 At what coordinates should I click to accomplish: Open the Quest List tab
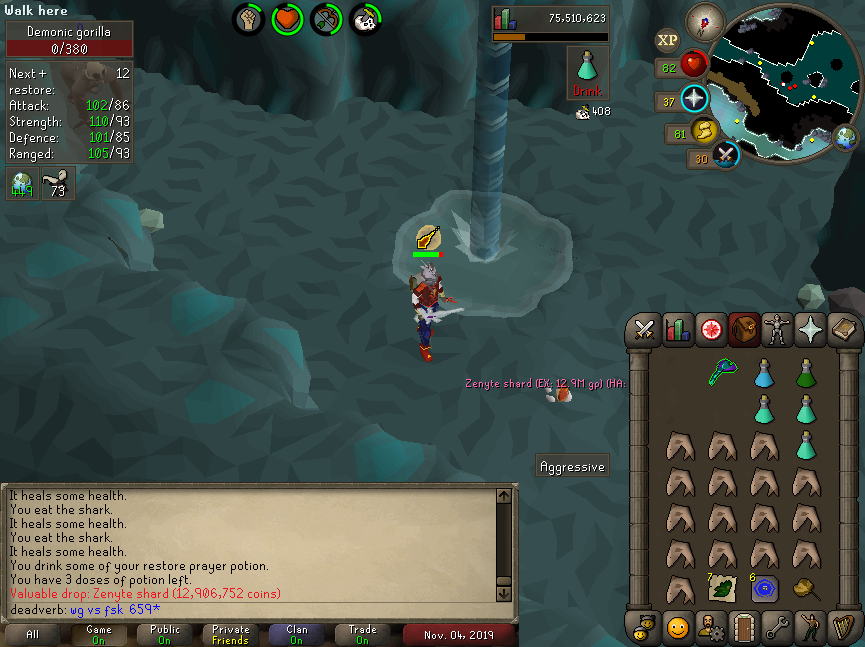711,329
